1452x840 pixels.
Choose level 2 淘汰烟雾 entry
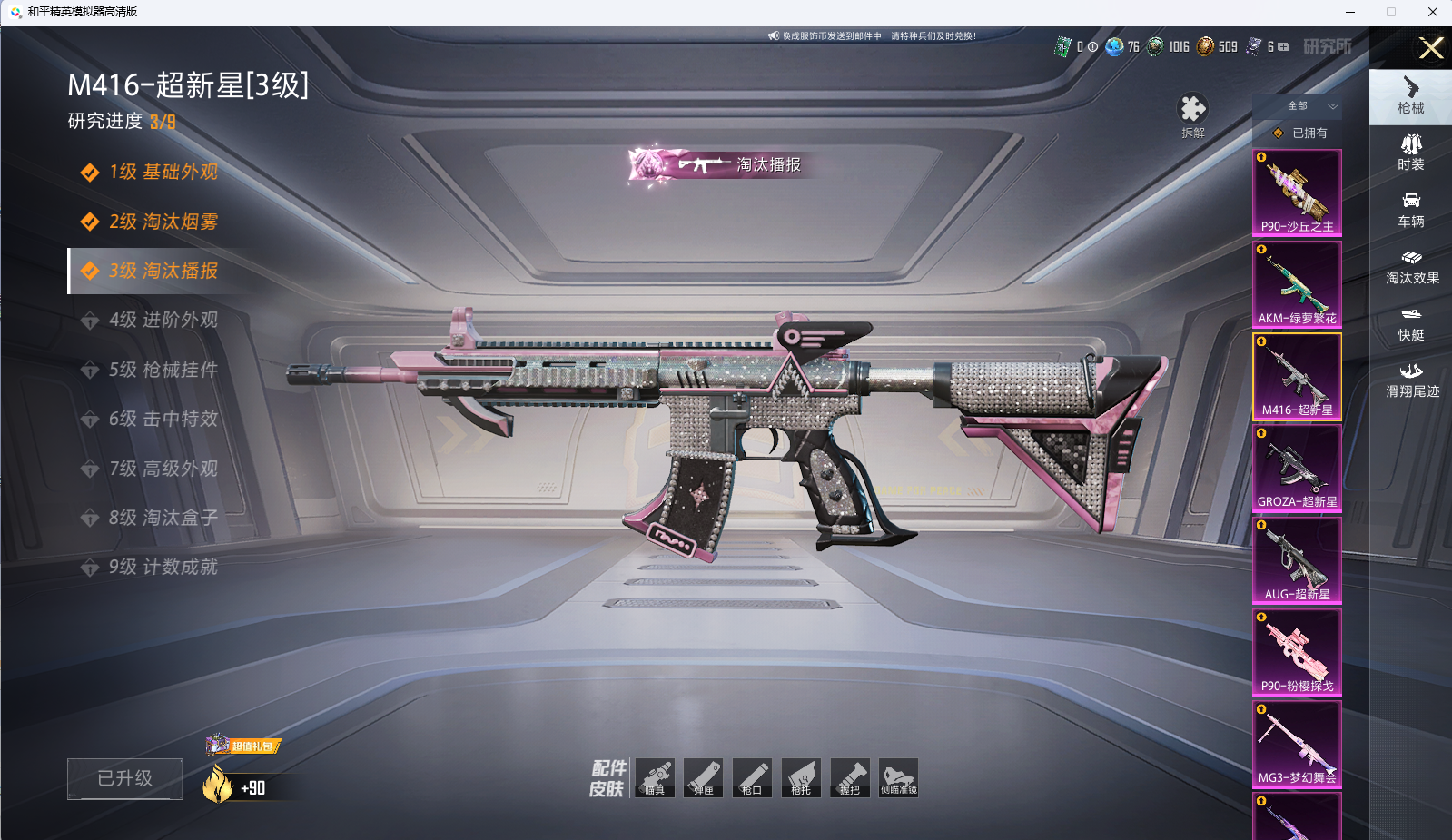point(163,222)
